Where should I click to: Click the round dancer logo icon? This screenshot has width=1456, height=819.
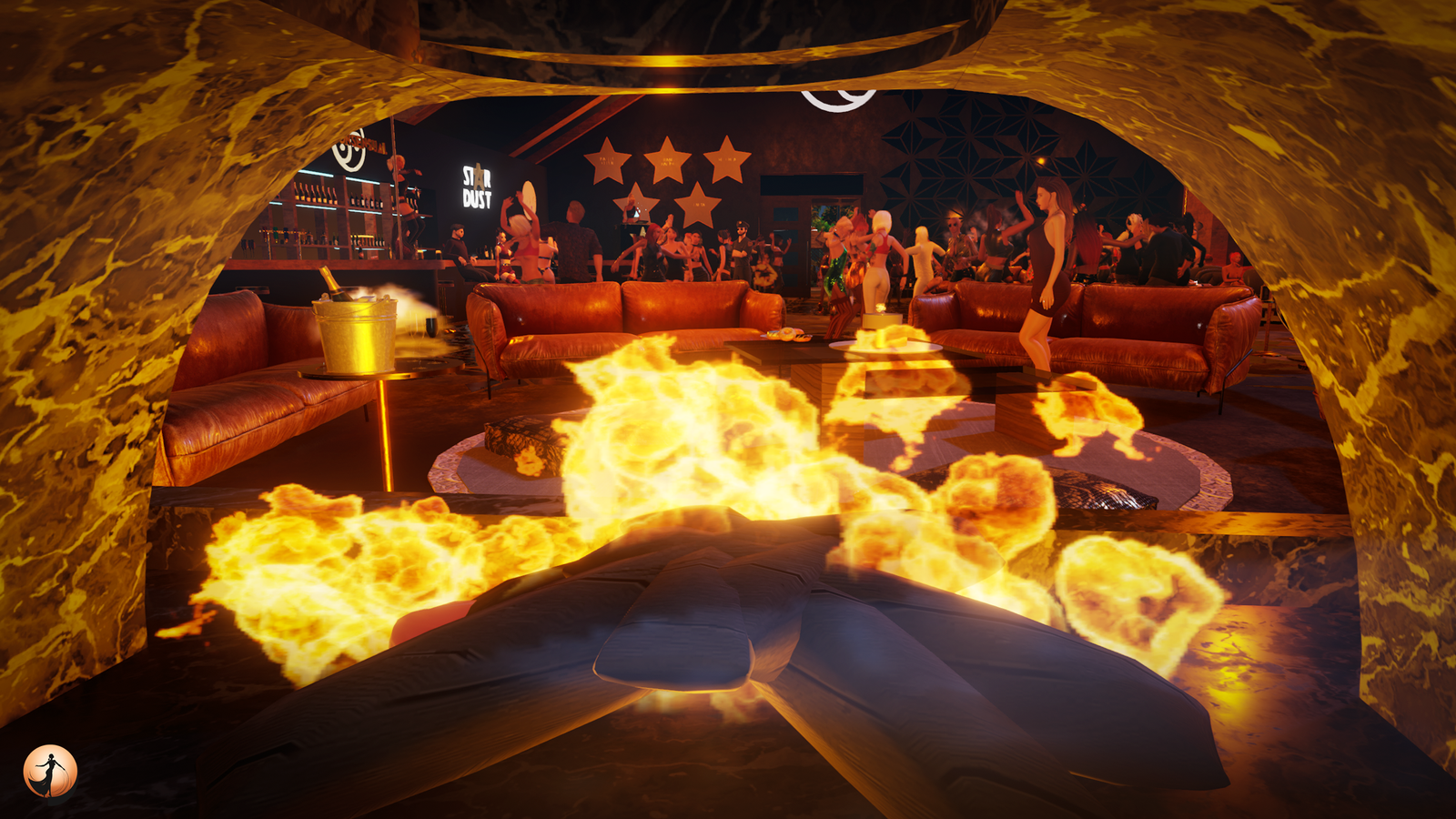click(x=50, y=772)
